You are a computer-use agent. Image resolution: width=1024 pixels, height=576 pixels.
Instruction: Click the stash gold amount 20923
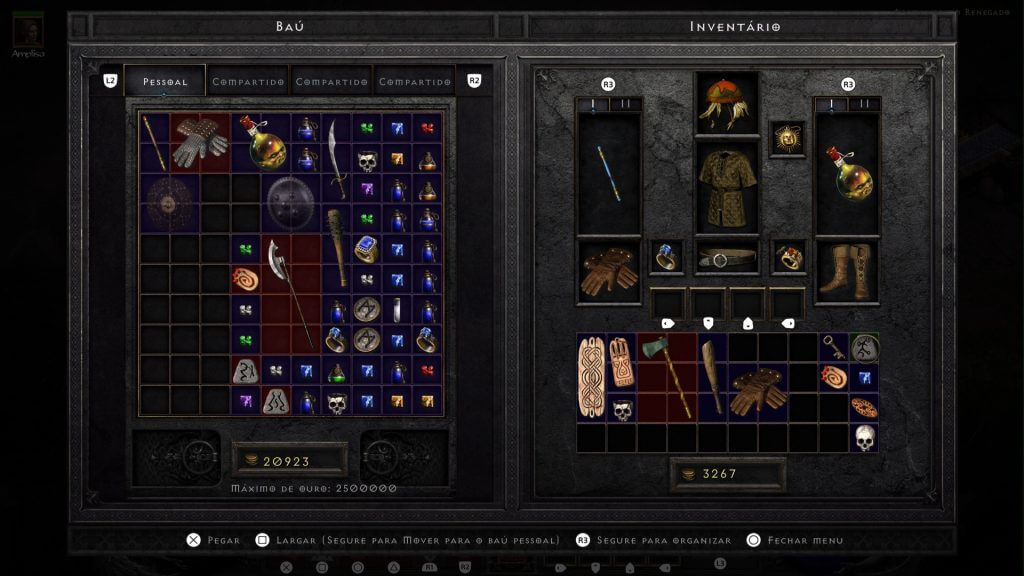tap(288, 461)
